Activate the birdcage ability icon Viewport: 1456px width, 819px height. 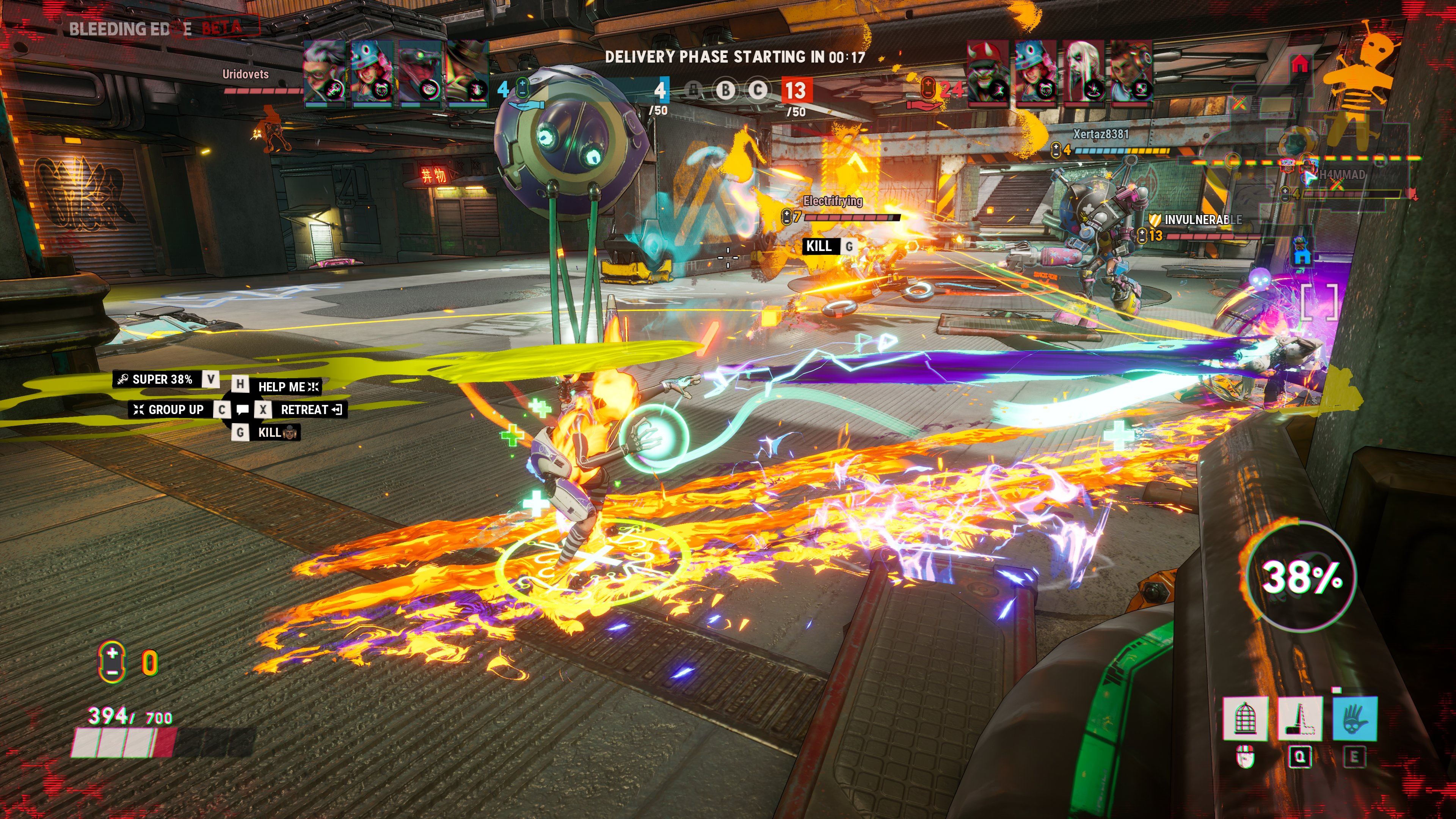coord(1244,718)
